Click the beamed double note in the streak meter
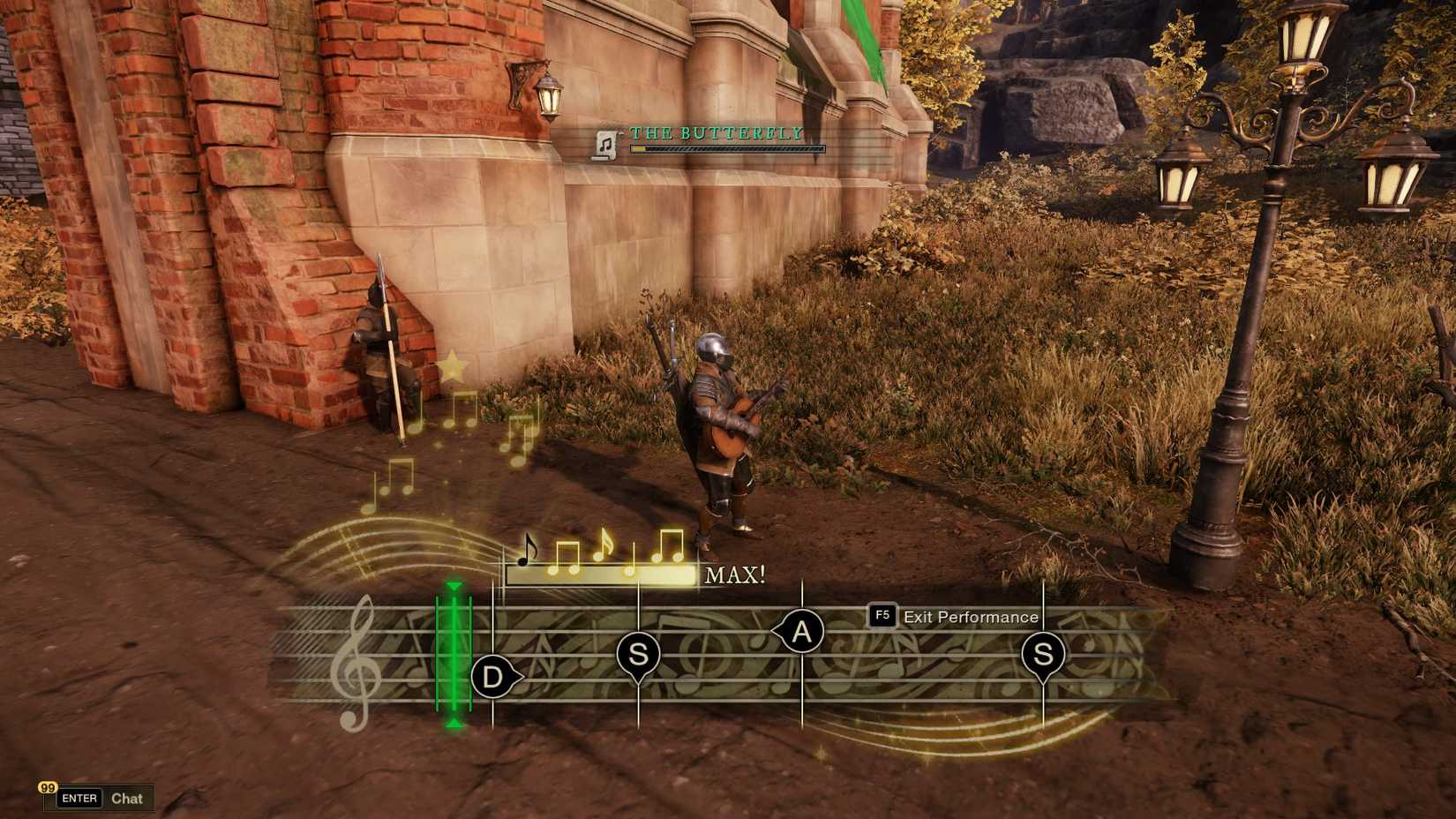1456x819 pixels. coord(565,554)
